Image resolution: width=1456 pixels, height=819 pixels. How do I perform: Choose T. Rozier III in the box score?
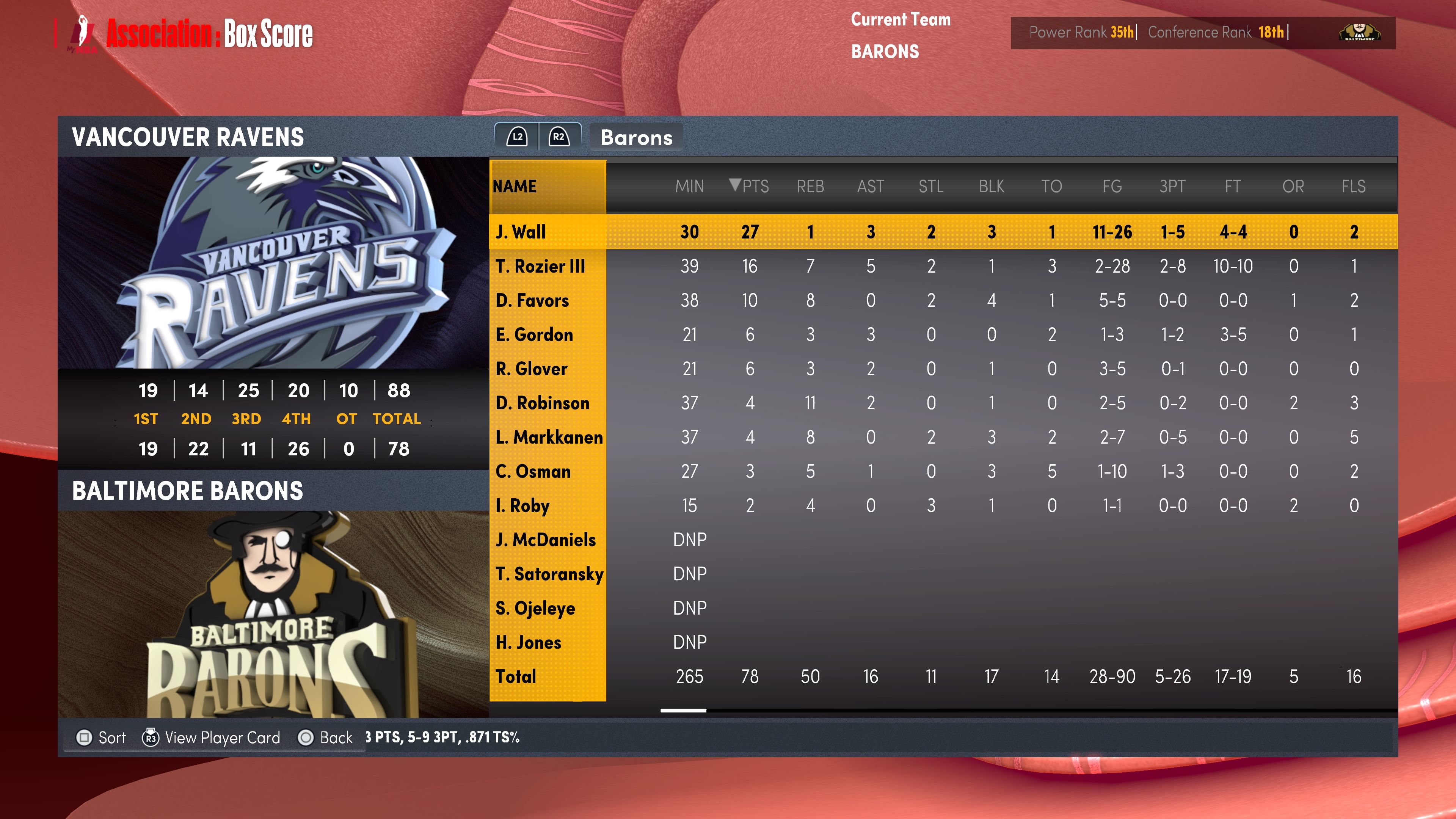(x=540, y=266)
